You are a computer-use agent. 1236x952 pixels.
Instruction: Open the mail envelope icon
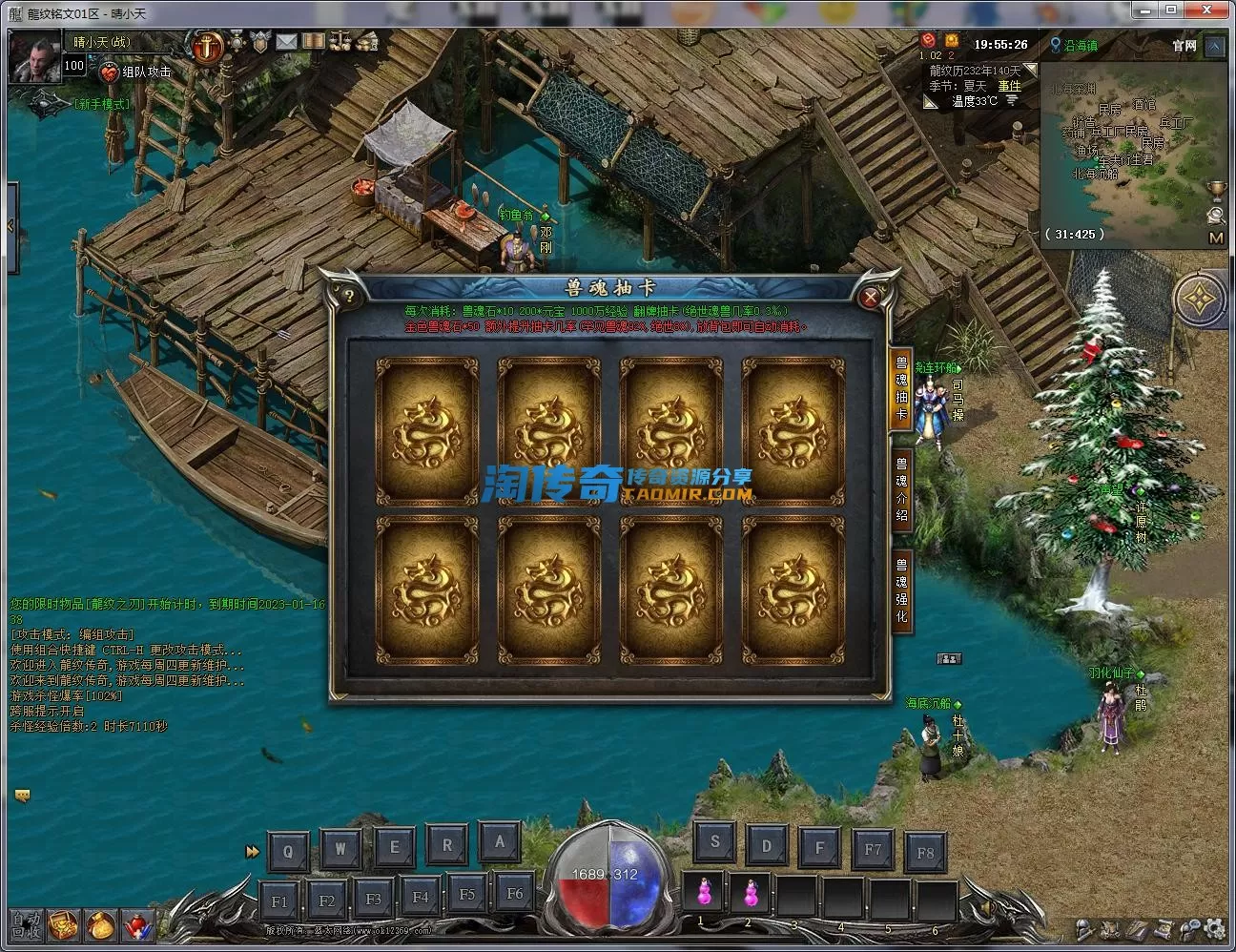pos(286,41)
